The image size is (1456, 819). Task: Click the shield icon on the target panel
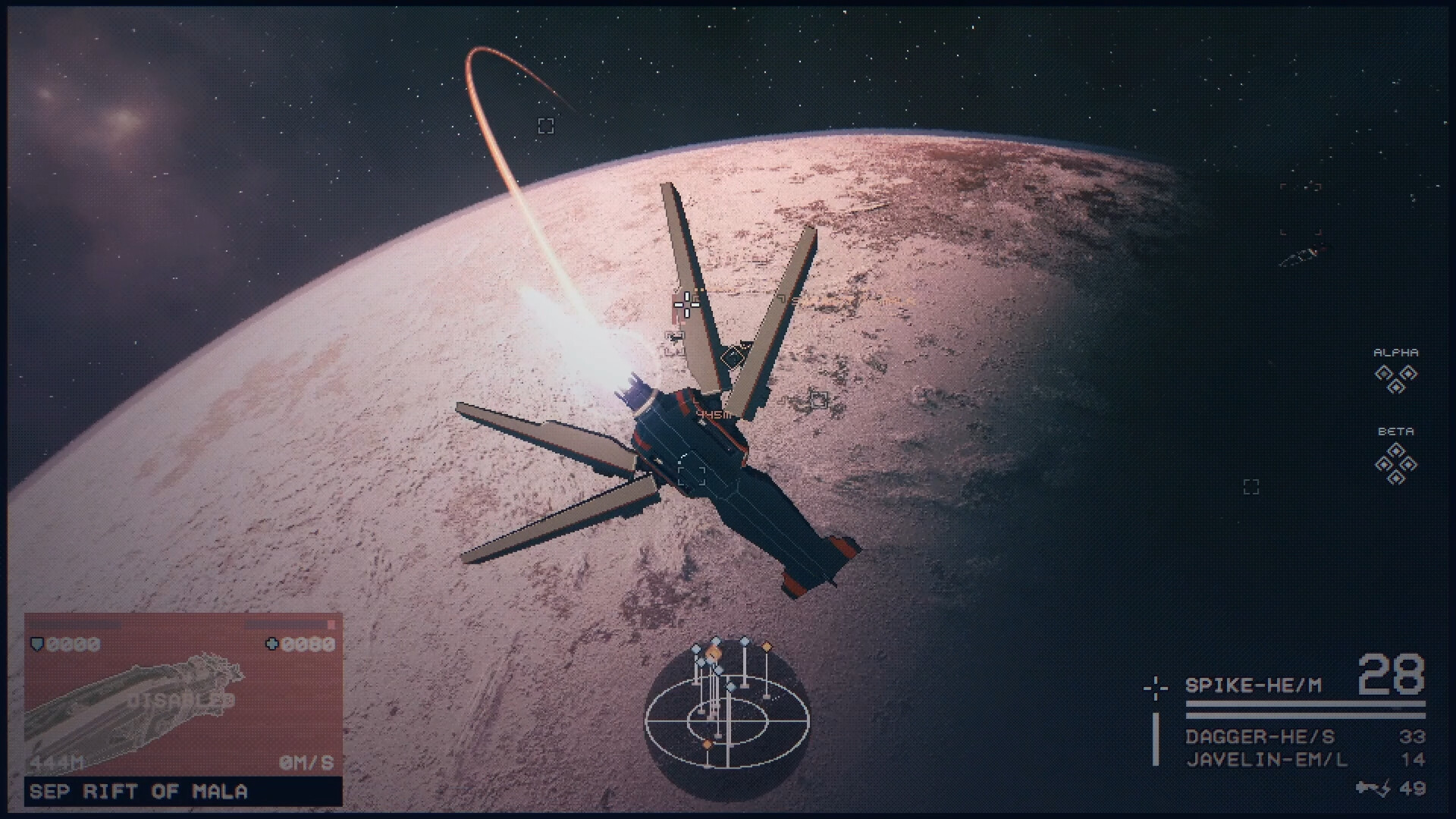[36, 644]
